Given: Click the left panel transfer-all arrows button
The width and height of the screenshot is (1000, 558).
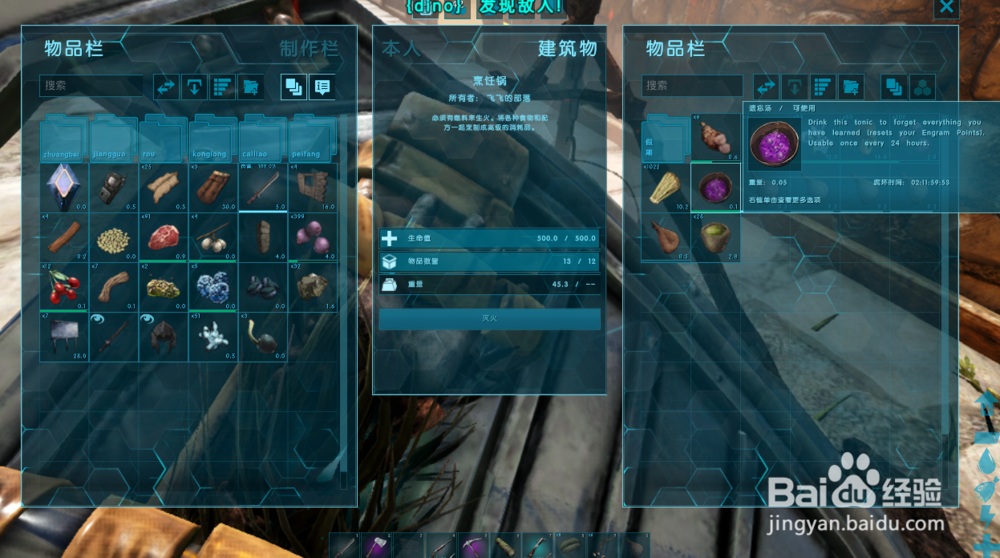Looking at the screenshot, I should (166, 86).
